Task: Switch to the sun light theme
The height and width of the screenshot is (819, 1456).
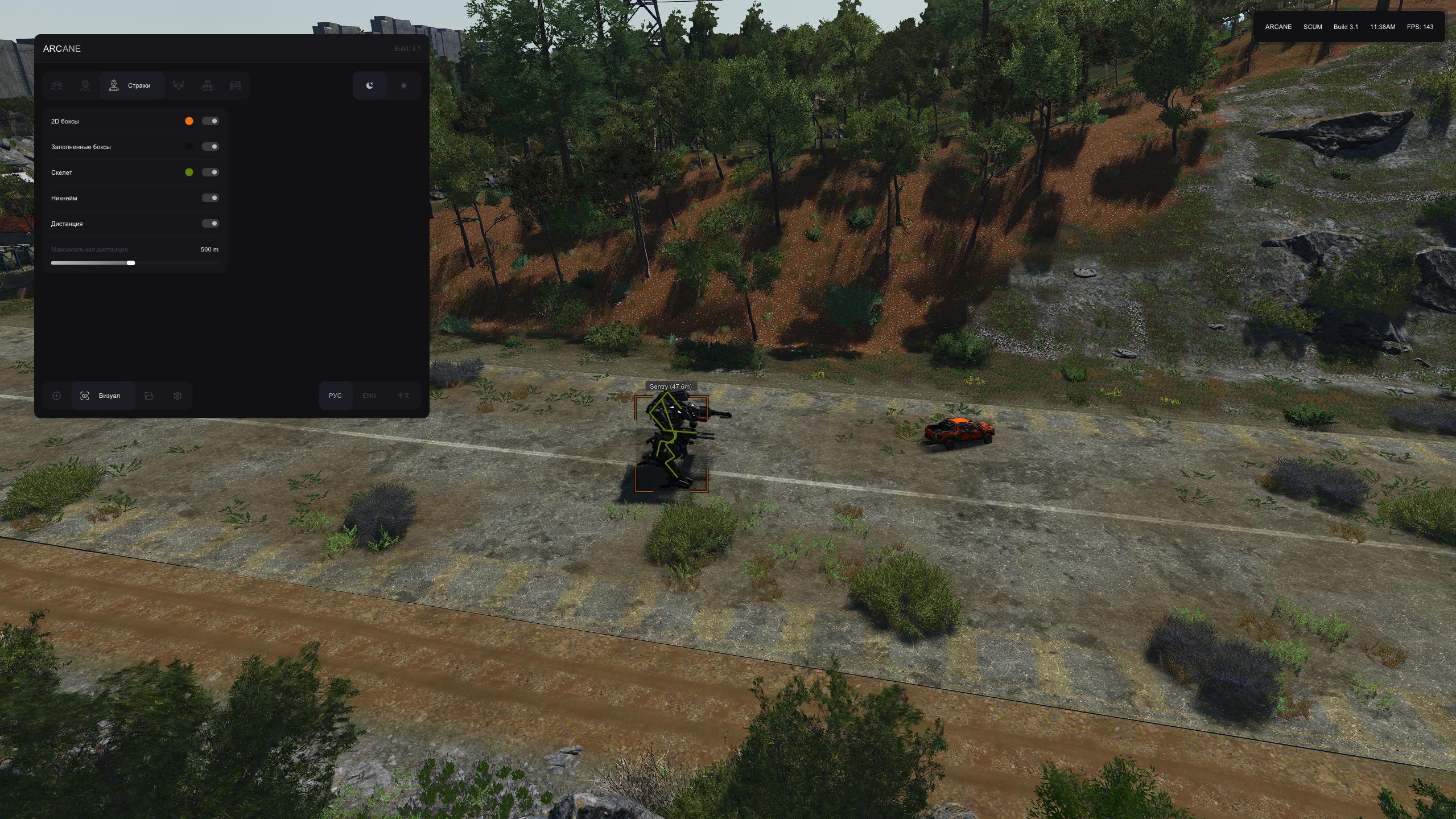Action: [x=403, y=85]
